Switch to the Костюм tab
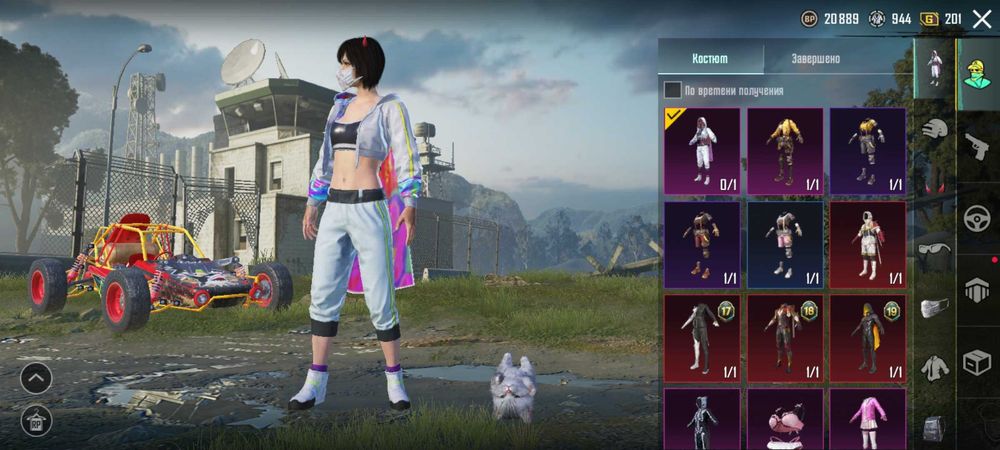Image resolution: width=1000 pixels, height=450 pixels. tap(710, 58)
